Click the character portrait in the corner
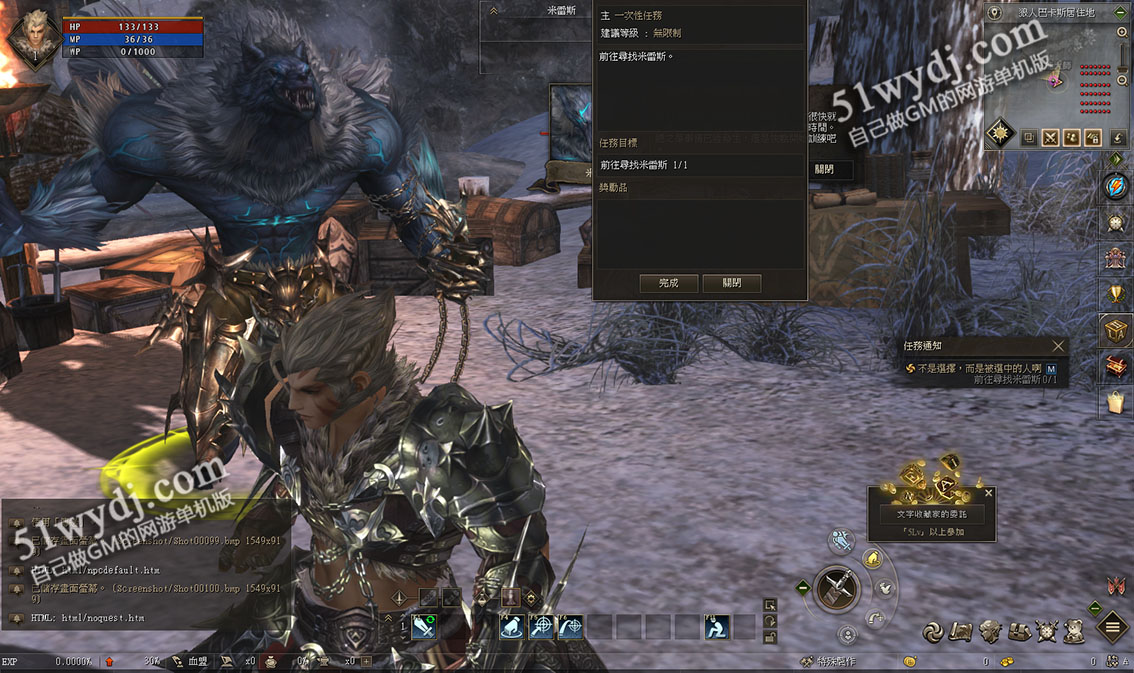The height and width of the screenshot is (673, 1134). pos(34,36)
